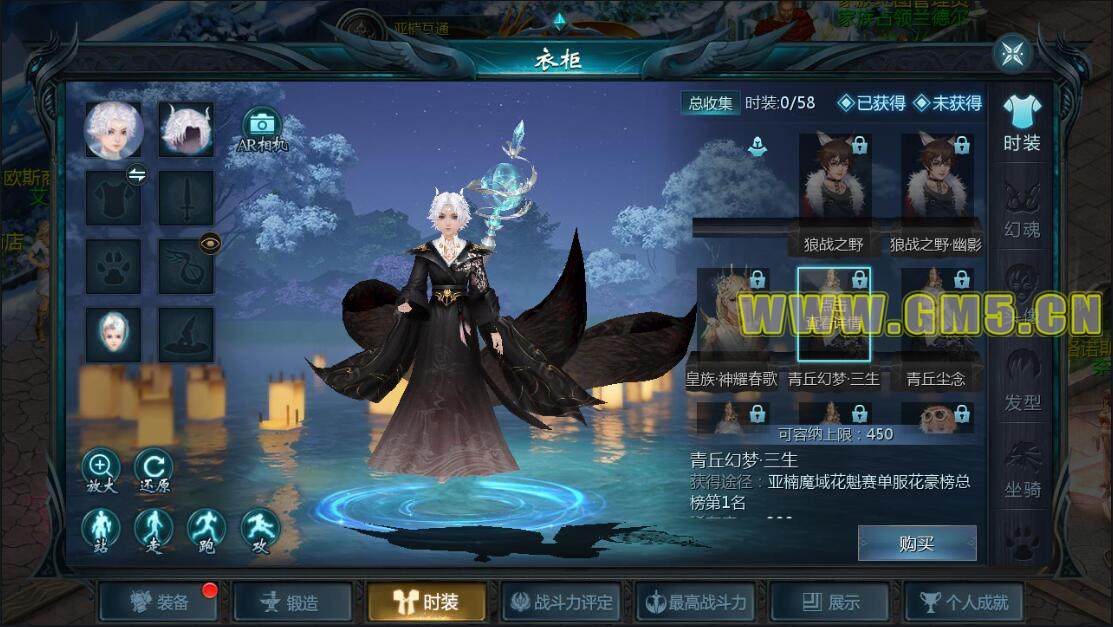
Task: Reset the view with 还原
Action: (x=154, y=467)
